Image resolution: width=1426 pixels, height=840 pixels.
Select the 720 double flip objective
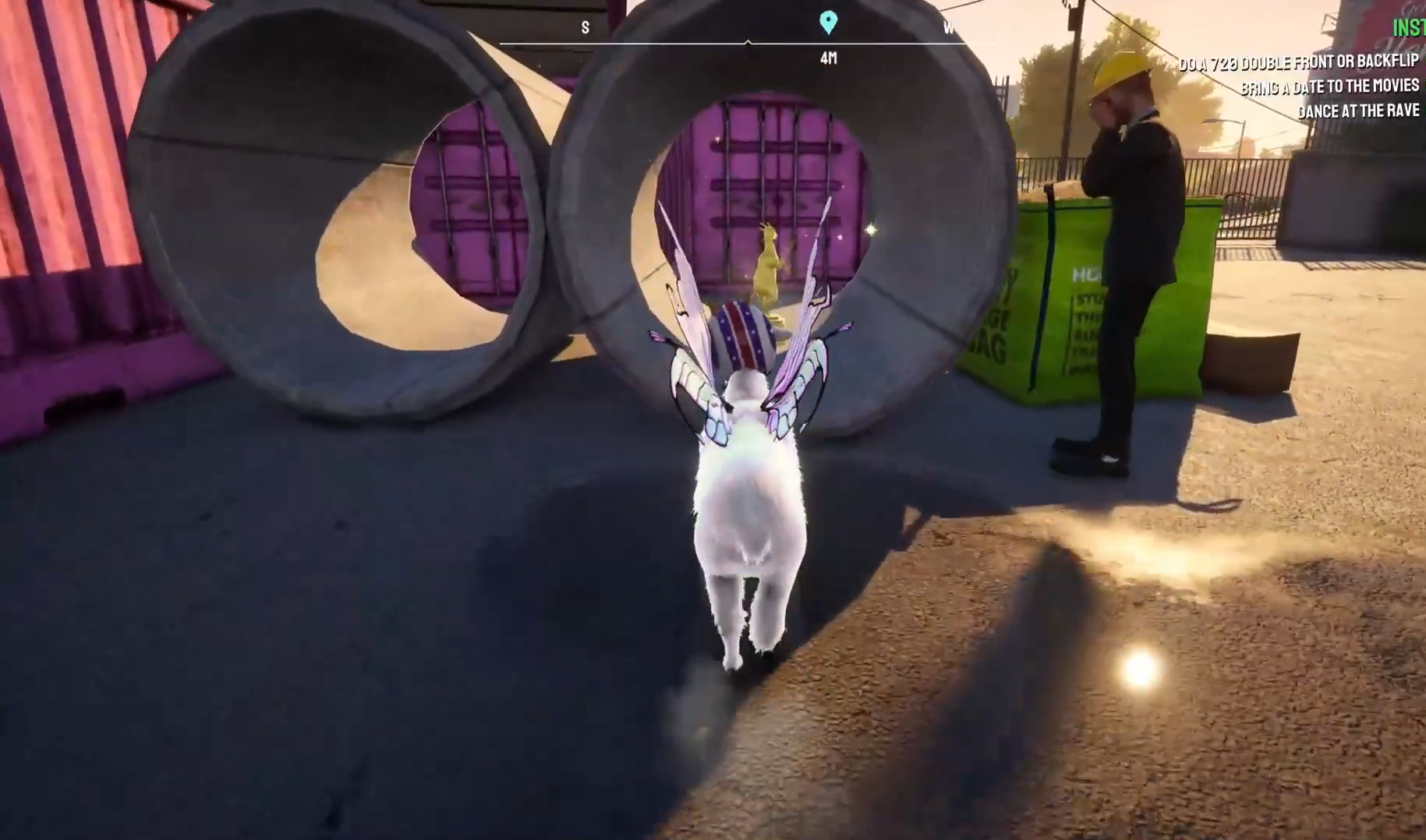tap(1297, 62)
